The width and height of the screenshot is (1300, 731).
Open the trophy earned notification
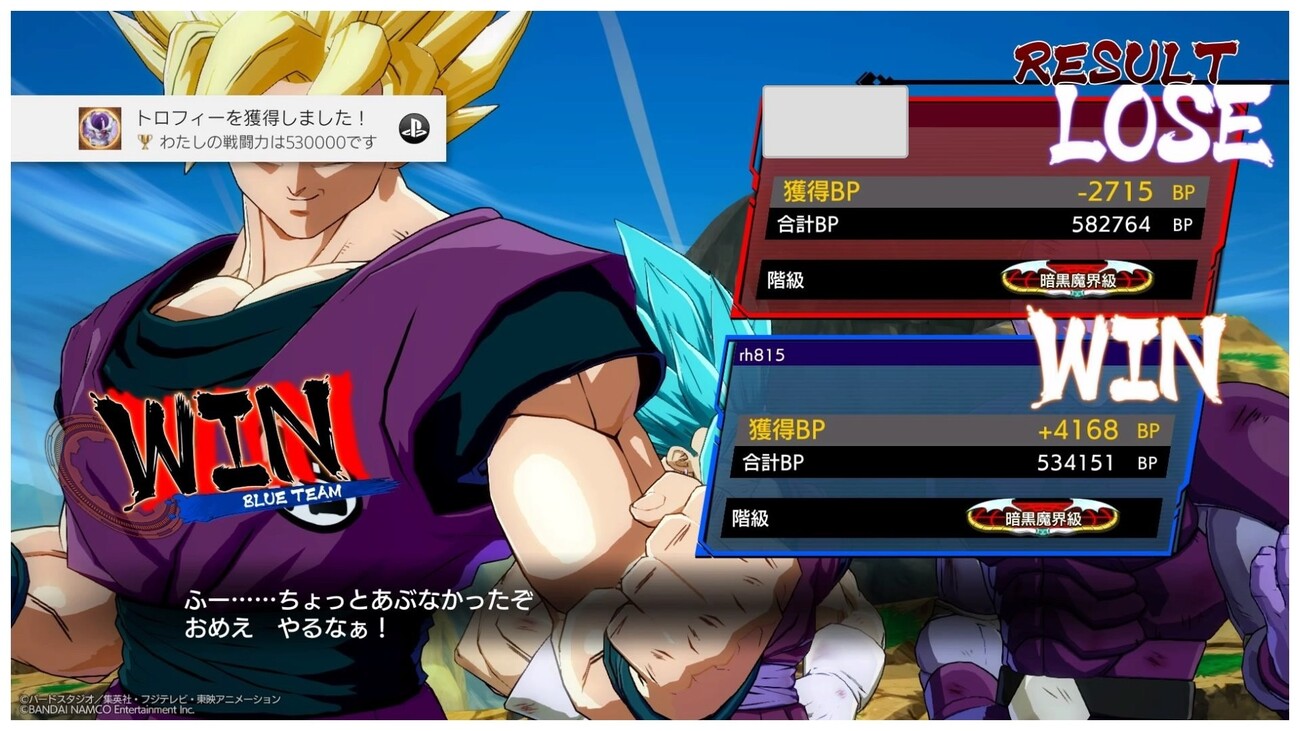coord(228,128)
